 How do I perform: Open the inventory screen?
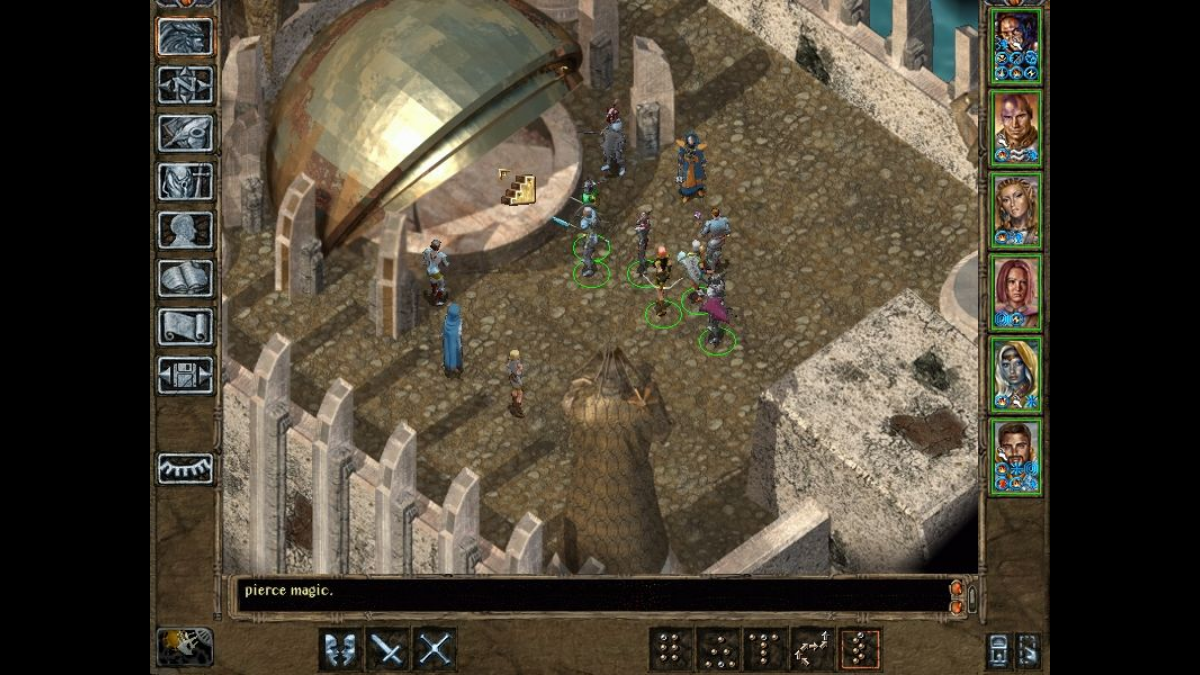(x=185, y=181)
